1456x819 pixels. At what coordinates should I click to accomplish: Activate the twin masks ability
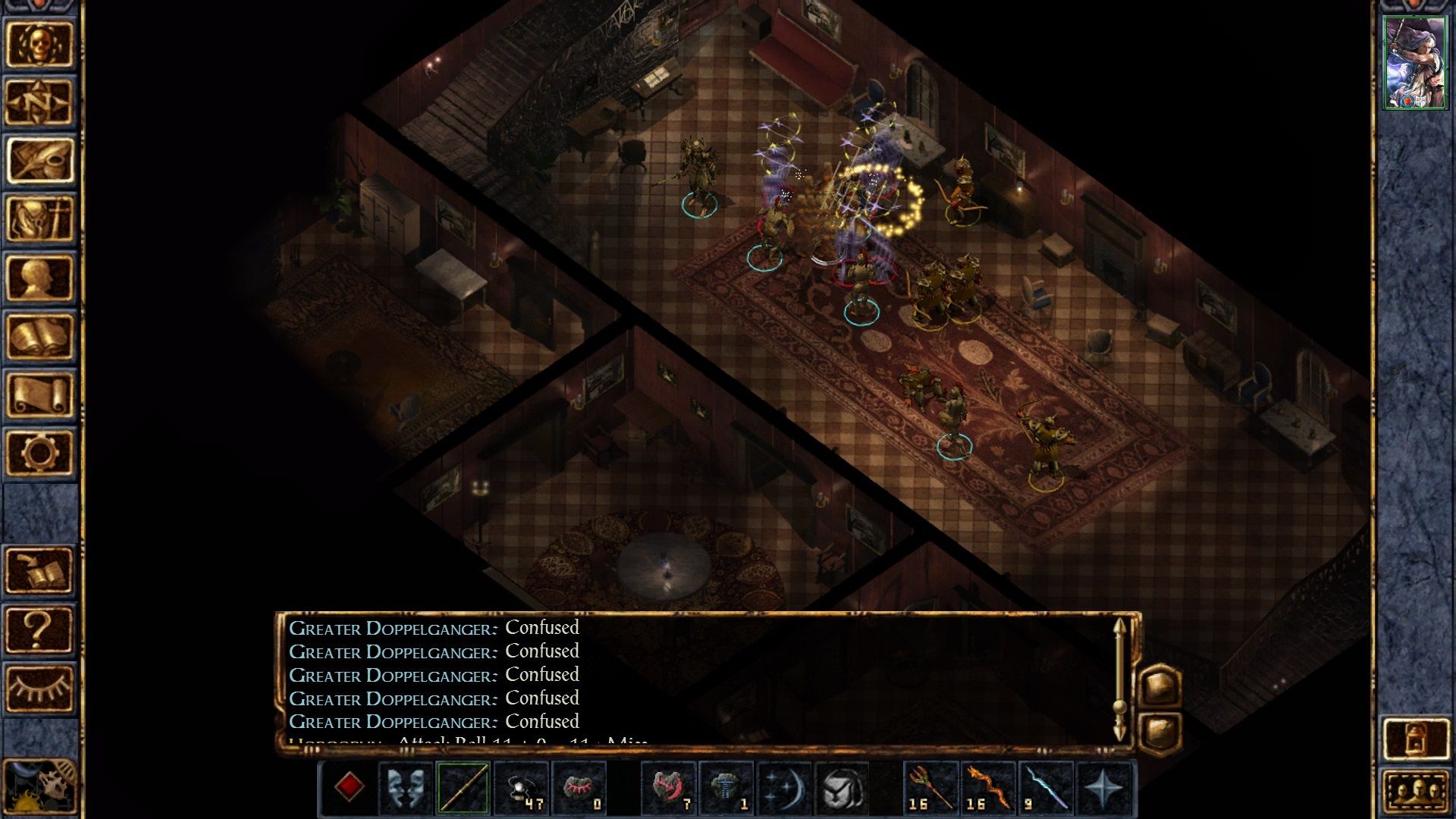[x=406, y=787]
